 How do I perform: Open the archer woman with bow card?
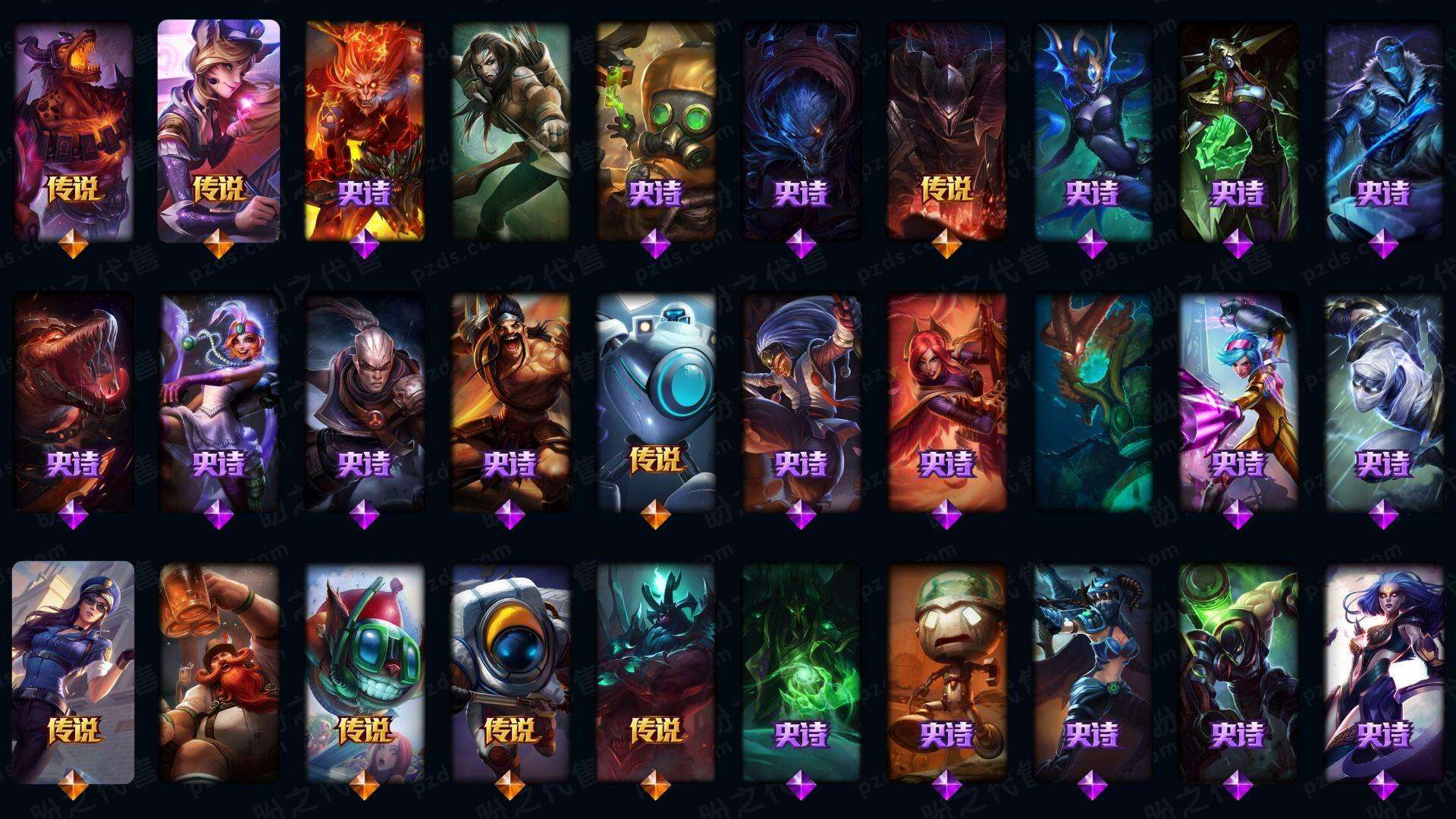pyautogui.click(x=510, y=130)
